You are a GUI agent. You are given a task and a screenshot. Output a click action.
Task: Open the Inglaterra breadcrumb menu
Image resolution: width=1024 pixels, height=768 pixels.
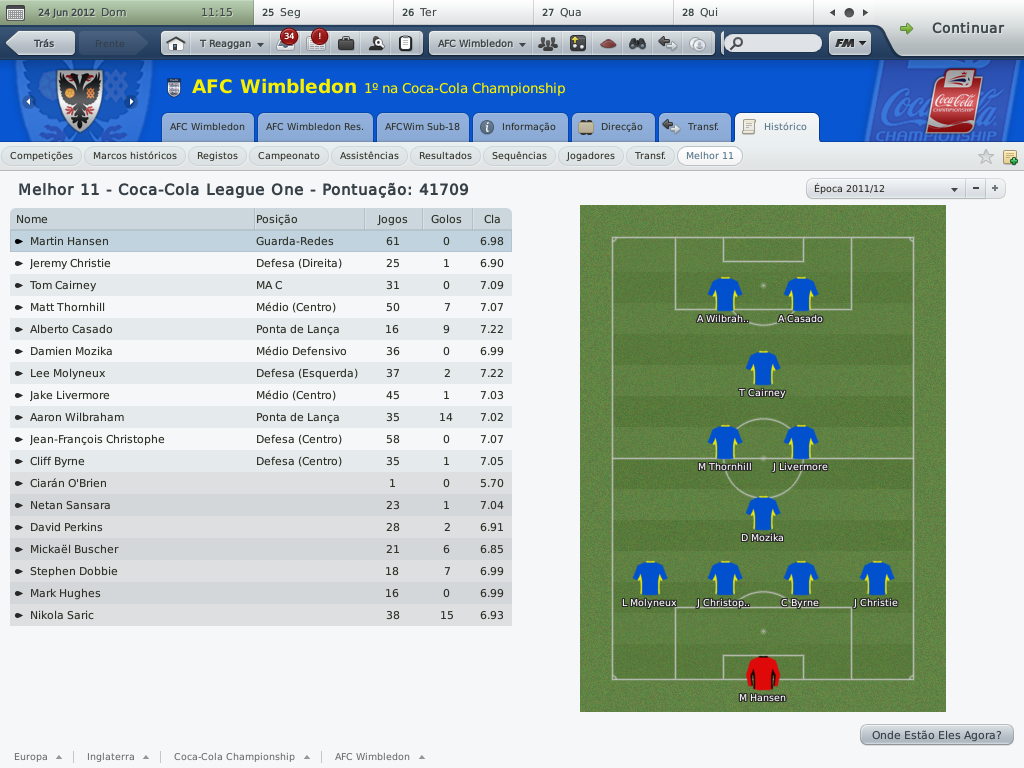(x=118, y=757)
